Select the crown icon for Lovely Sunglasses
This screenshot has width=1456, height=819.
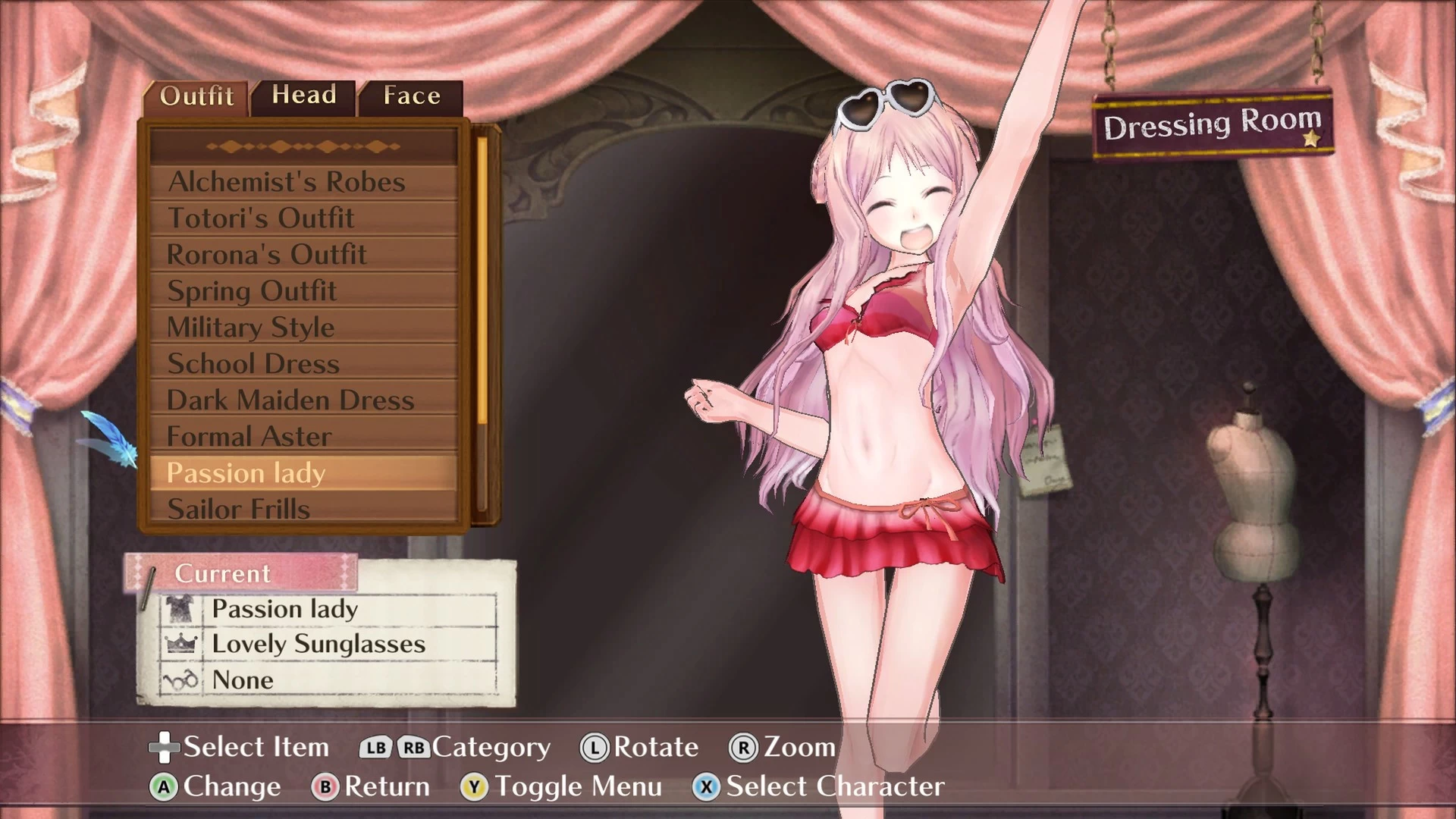pos(182,645)
